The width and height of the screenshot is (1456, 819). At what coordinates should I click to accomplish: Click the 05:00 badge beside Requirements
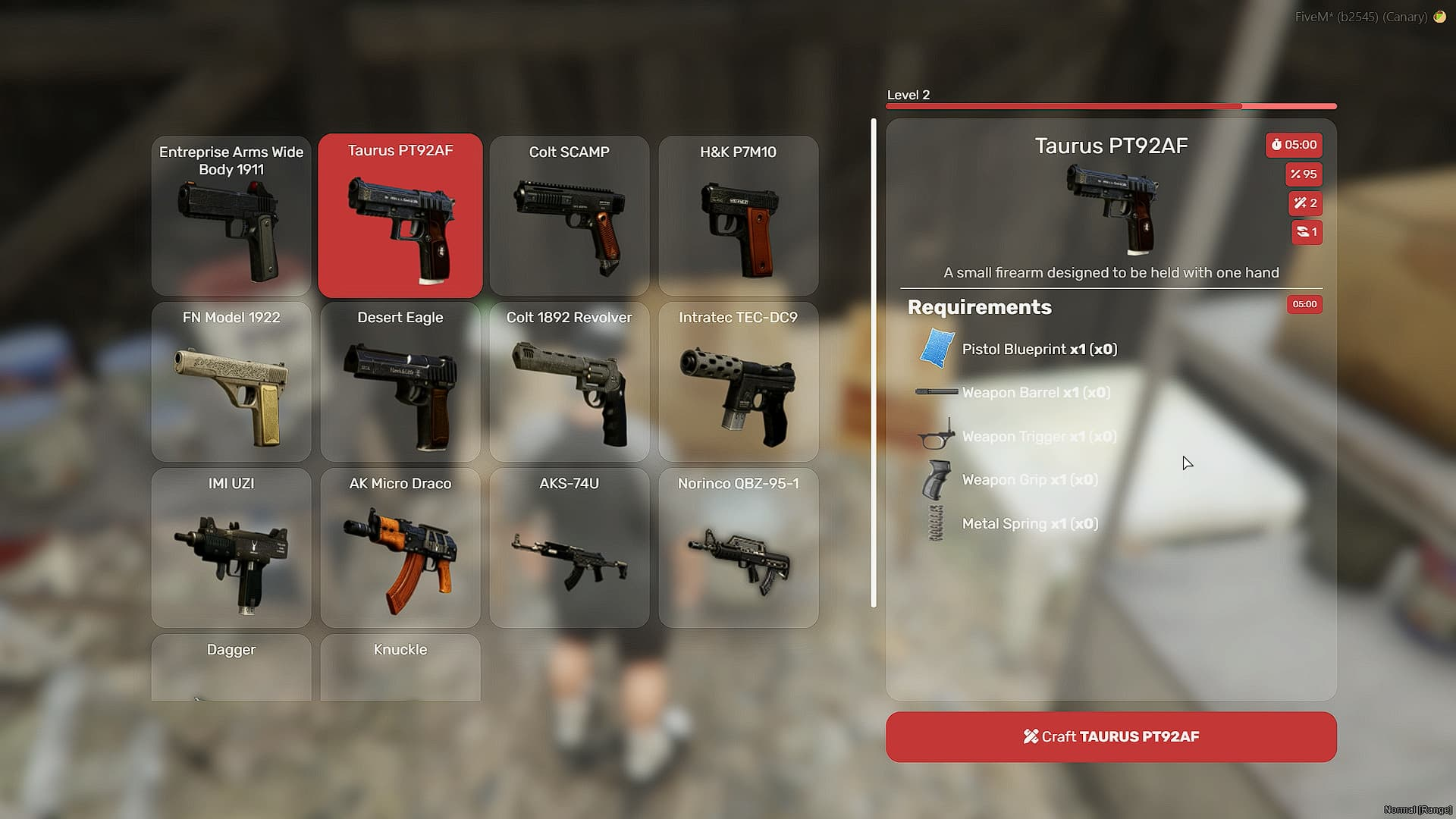click(1304, 304)
